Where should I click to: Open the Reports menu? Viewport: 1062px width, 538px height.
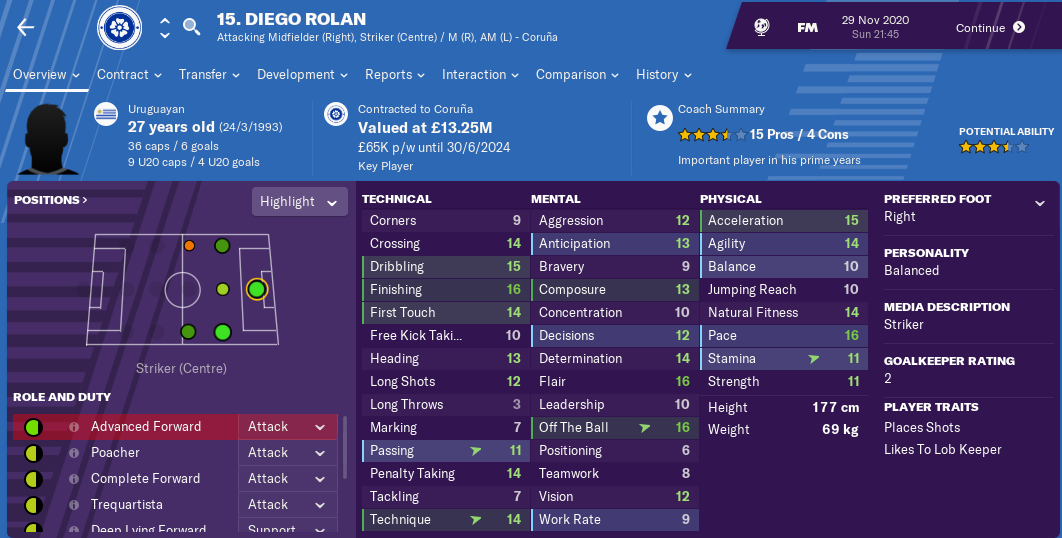tap(395, 75)
